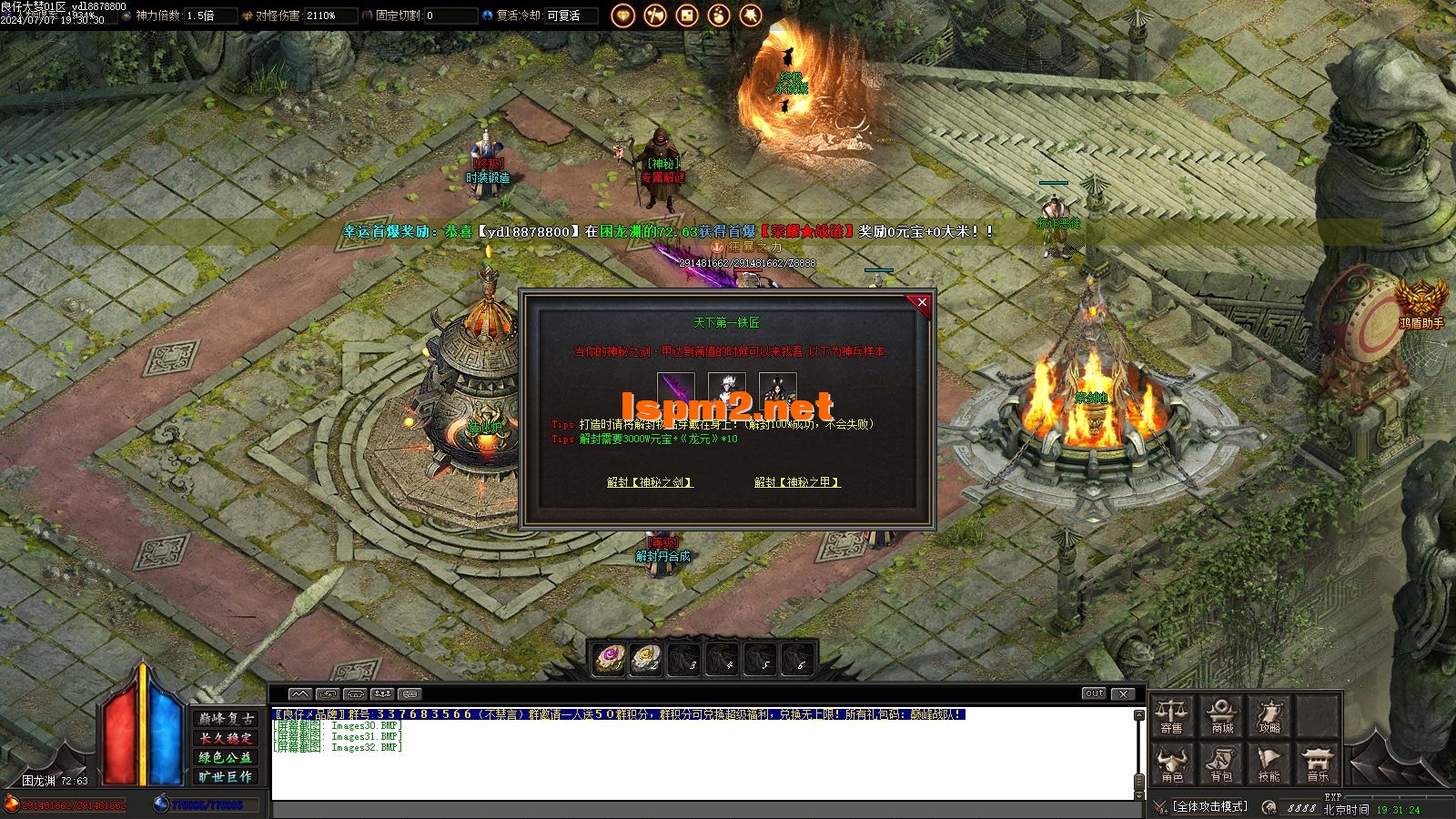The image size is (1456, 819).
Task: Open the 背包 backpack
Action: tap(1221, 764)
